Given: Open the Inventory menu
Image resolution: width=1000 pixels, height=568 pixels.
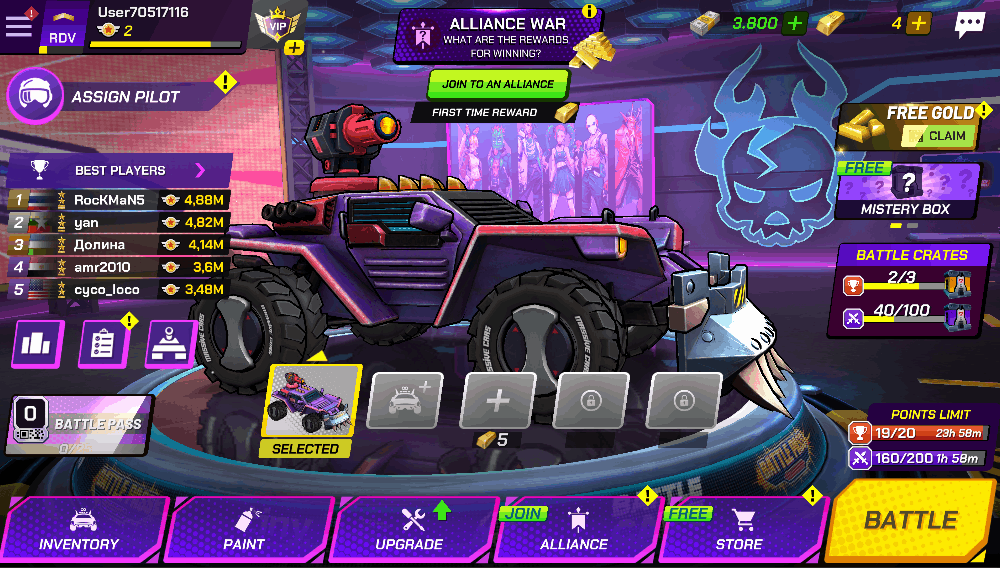Looking at the screenshot, I should point(80,530).
